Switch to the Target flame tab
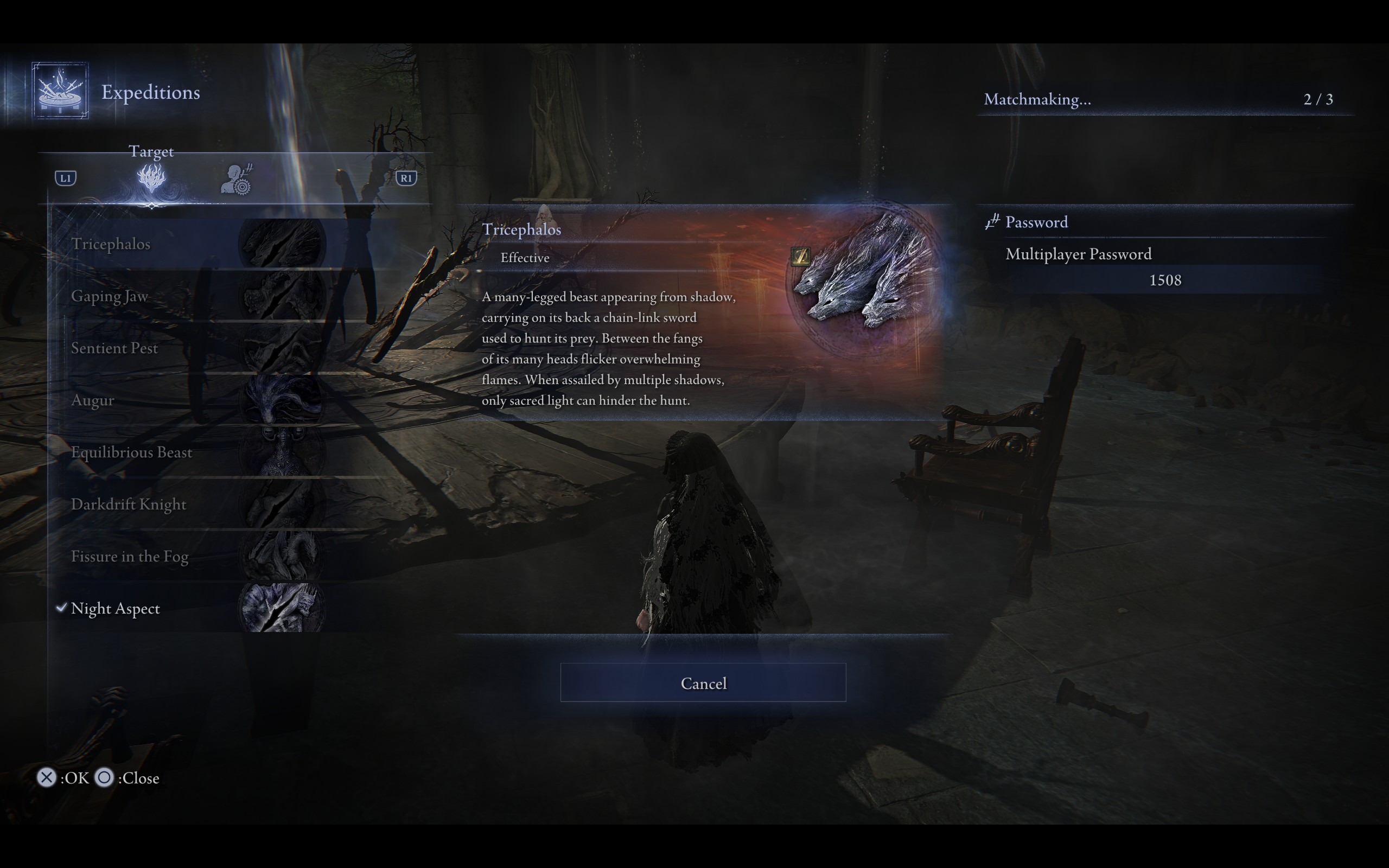Screen dimensions: 1389x868 pos(151,178)
